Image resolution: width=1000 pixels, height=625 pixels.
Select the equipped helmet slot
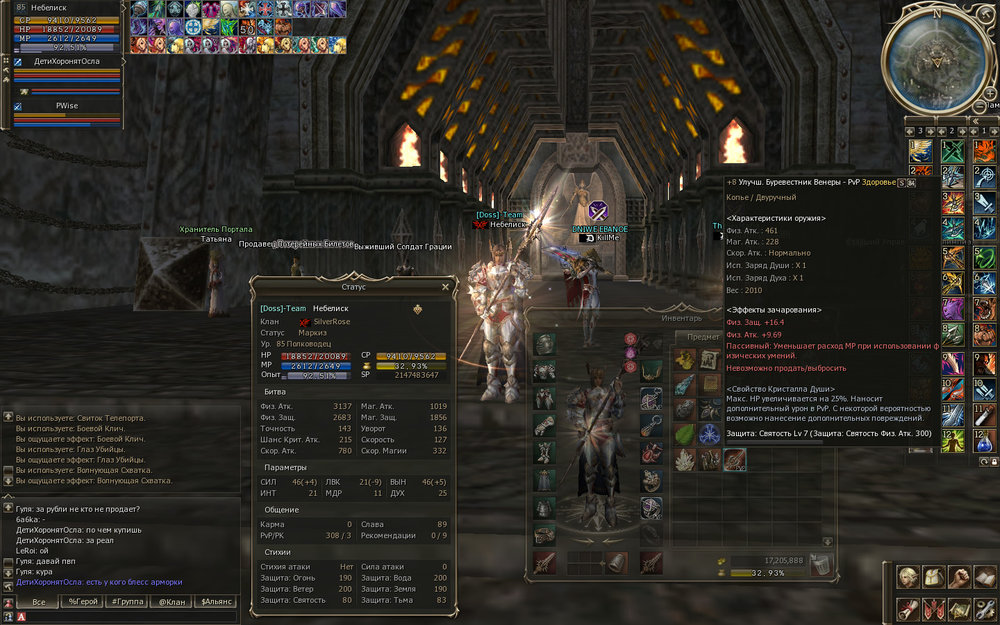point(544,345)
